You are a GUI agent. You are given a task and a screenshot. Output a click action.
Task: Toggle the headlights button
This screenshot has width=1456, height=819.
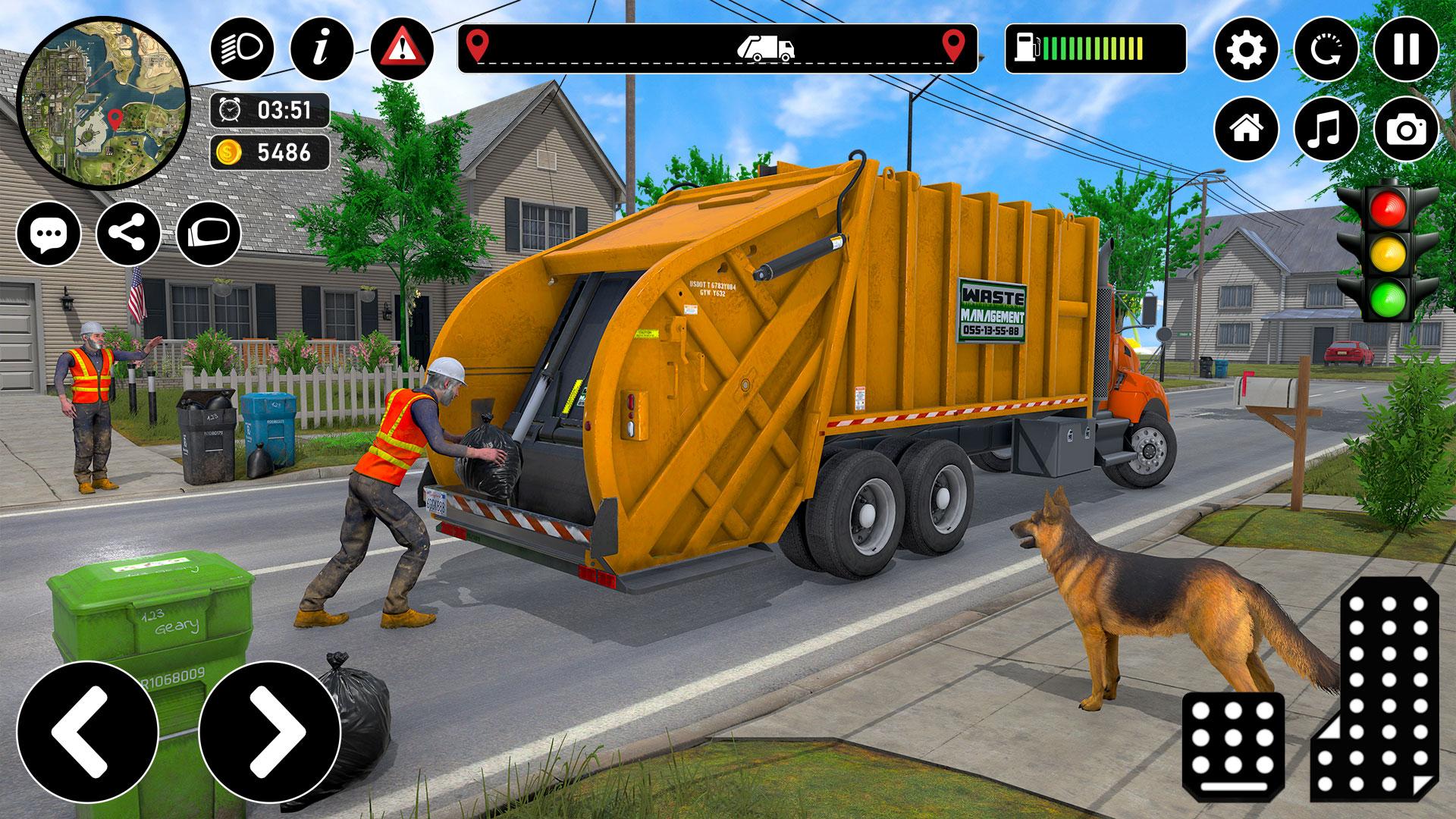[242, 49]
